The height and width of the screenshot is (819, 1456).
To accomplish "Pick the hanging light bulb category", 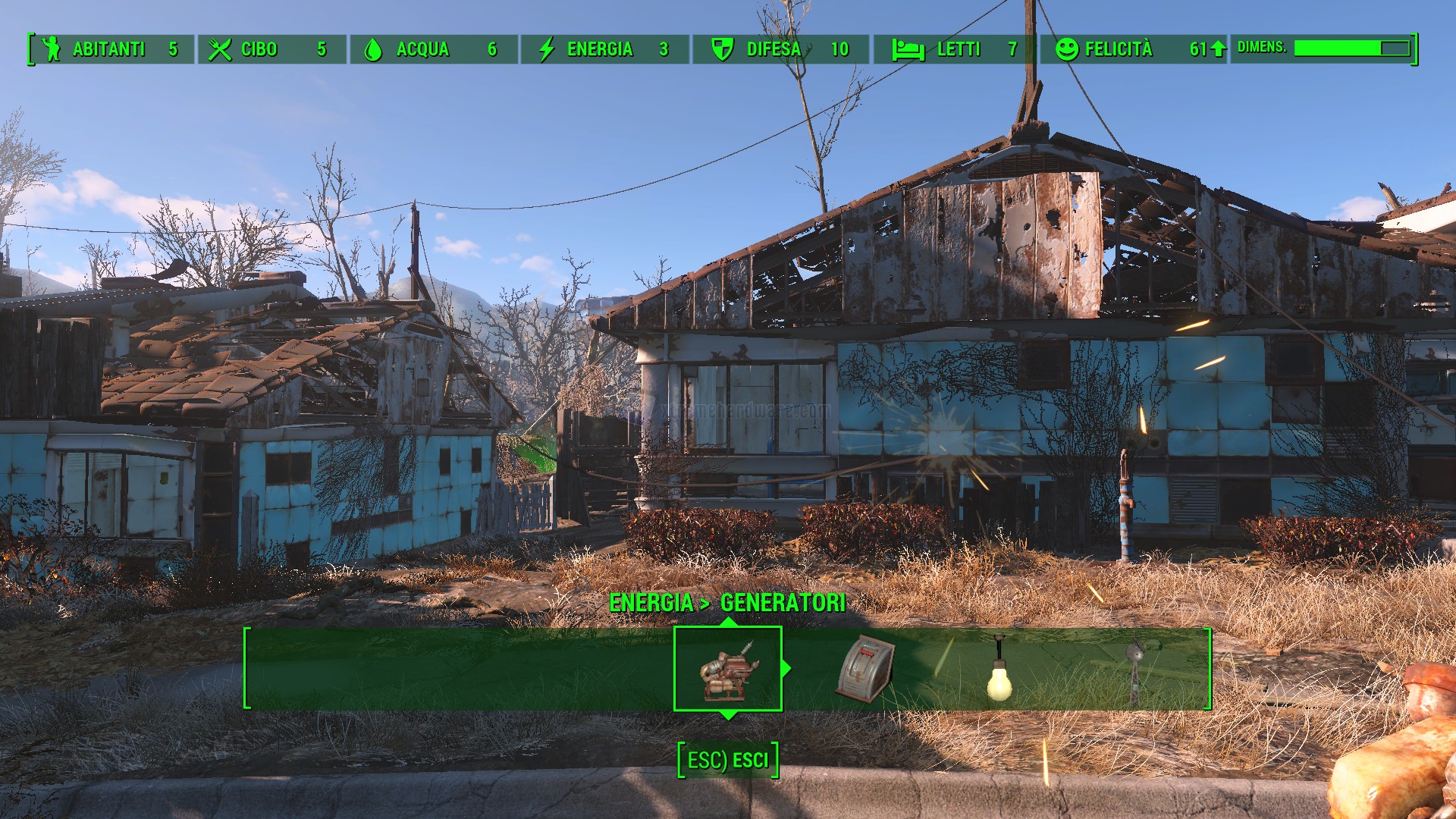I will pyautogui.click(x=999, y=670).
